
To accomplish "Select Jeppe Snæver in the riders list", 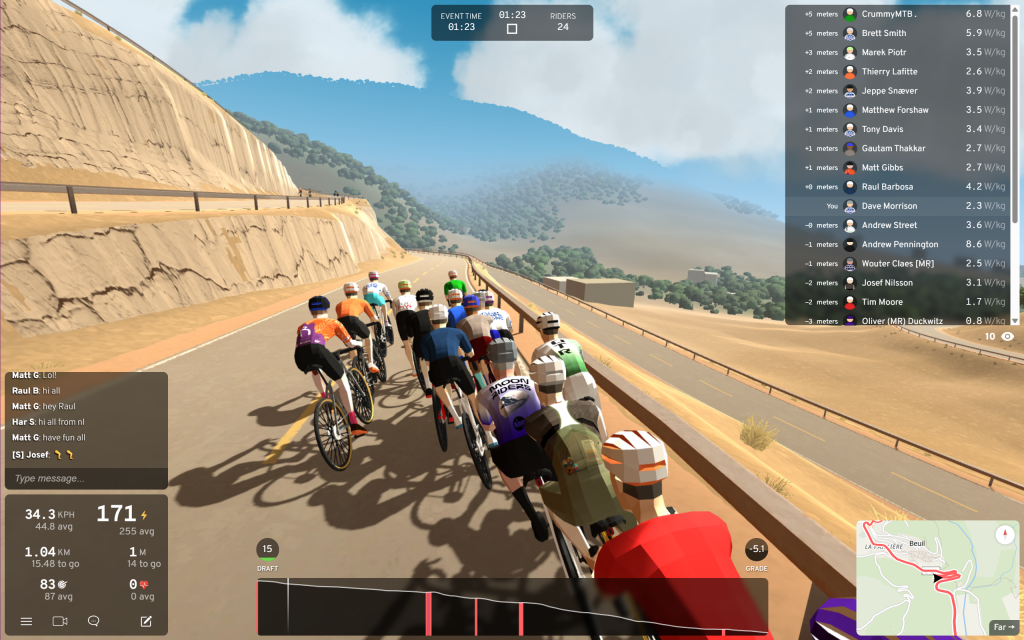I will [889, 91].
